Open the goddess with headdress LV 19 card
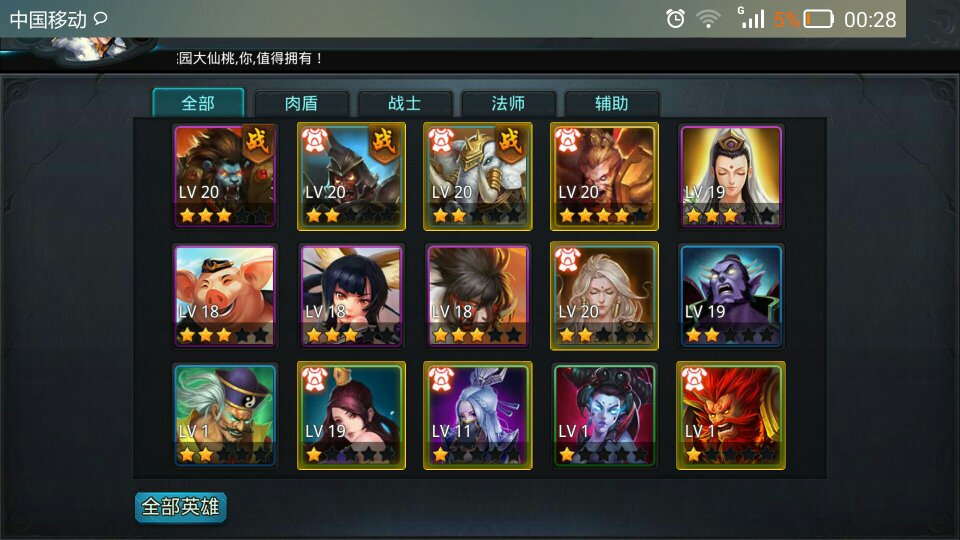Viewport: 960px width, 540px height. [731, 176]
